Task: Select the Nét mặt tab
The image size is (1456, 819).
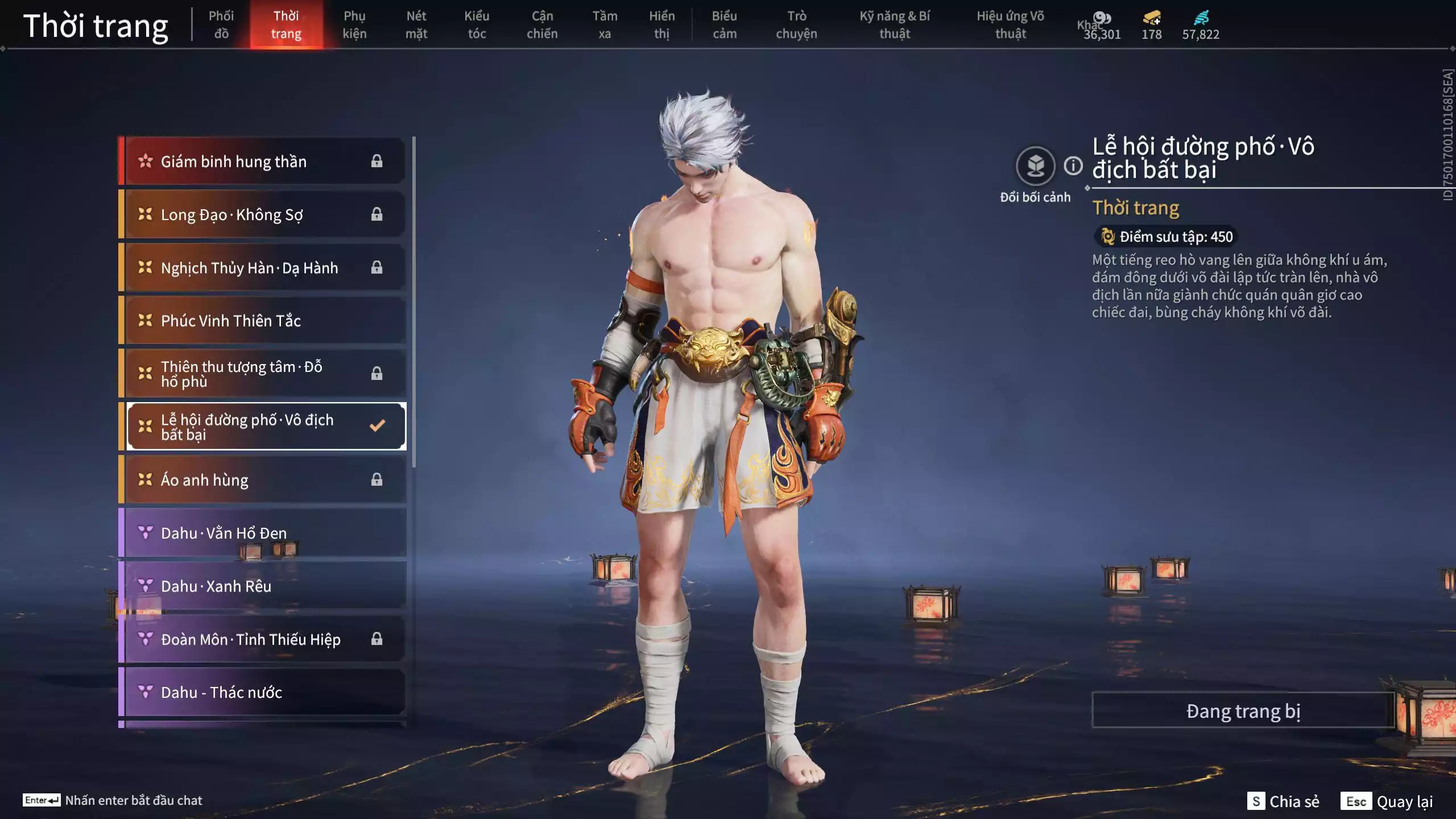Action: [416, 25]
